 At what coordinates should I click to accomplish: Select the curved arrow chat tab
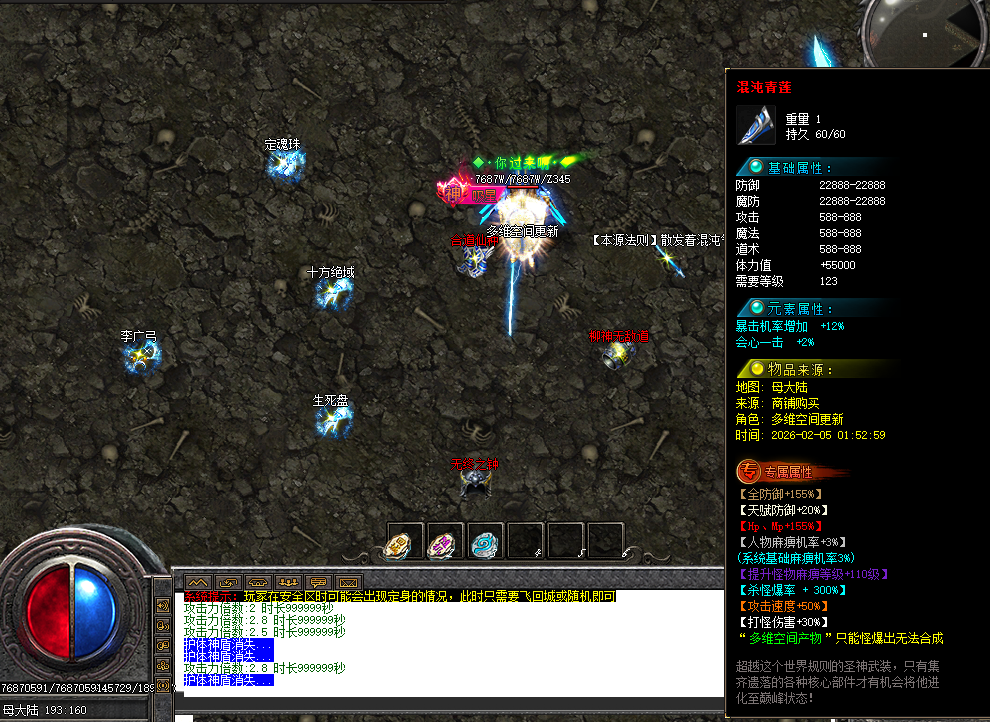(x=227, y=581)
